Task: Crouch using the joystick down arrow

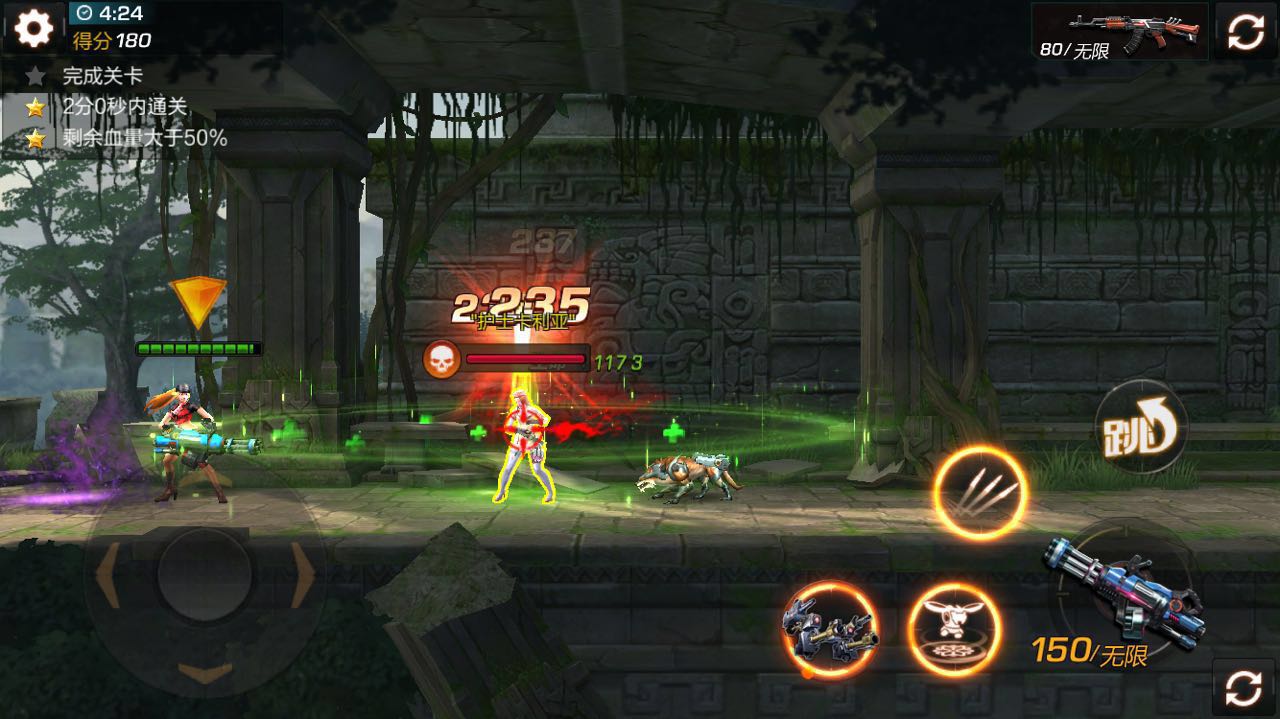Action: [205, 670]
